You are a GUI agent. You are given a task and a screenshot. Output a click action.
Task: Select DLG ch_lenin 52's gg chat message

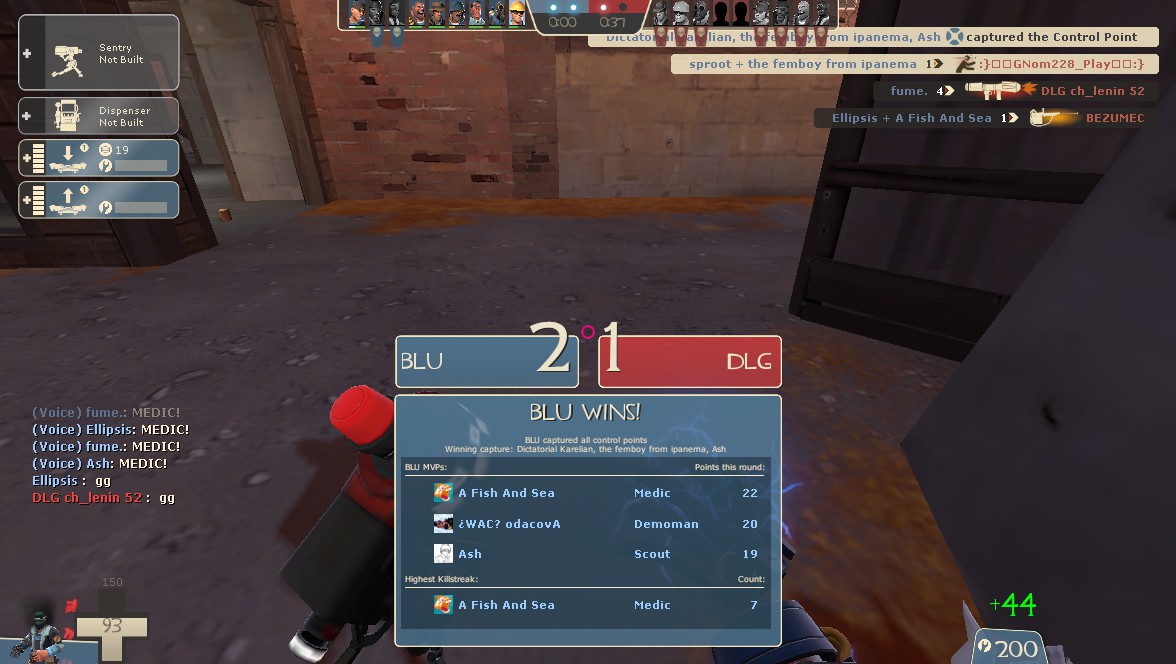pos(104,498)
